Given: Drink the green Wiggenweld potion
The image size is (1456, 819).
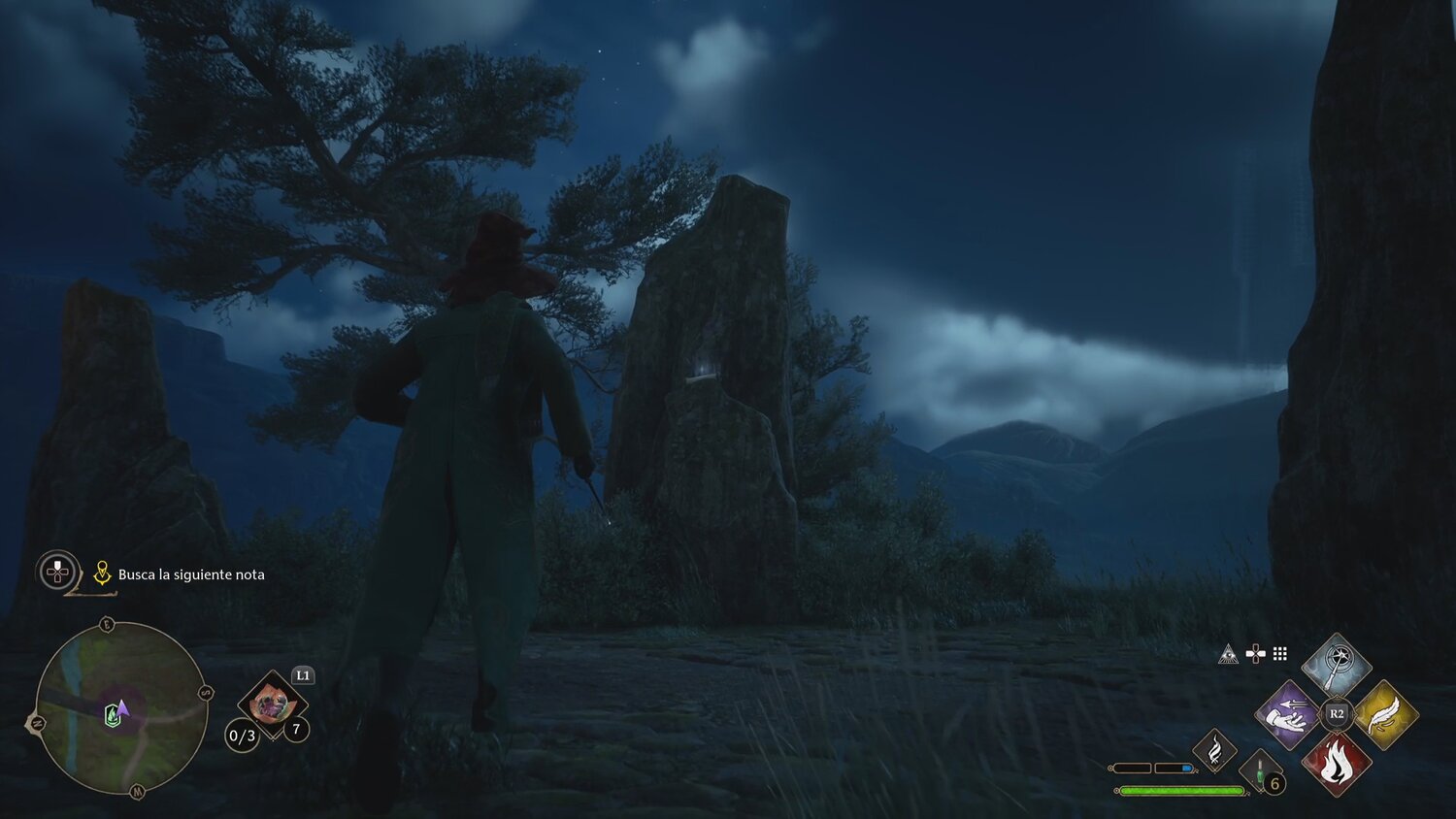Looking at the screenshot, I should 1259,773.
